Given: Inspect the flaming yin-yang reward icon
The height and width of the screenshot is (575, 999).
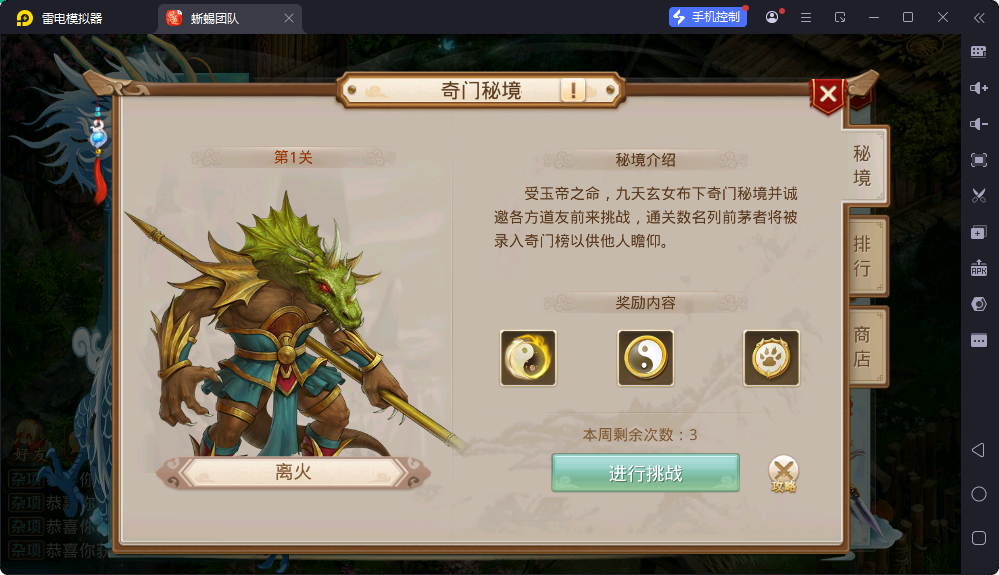Looking at the screenshot, I should coord(528,358).
